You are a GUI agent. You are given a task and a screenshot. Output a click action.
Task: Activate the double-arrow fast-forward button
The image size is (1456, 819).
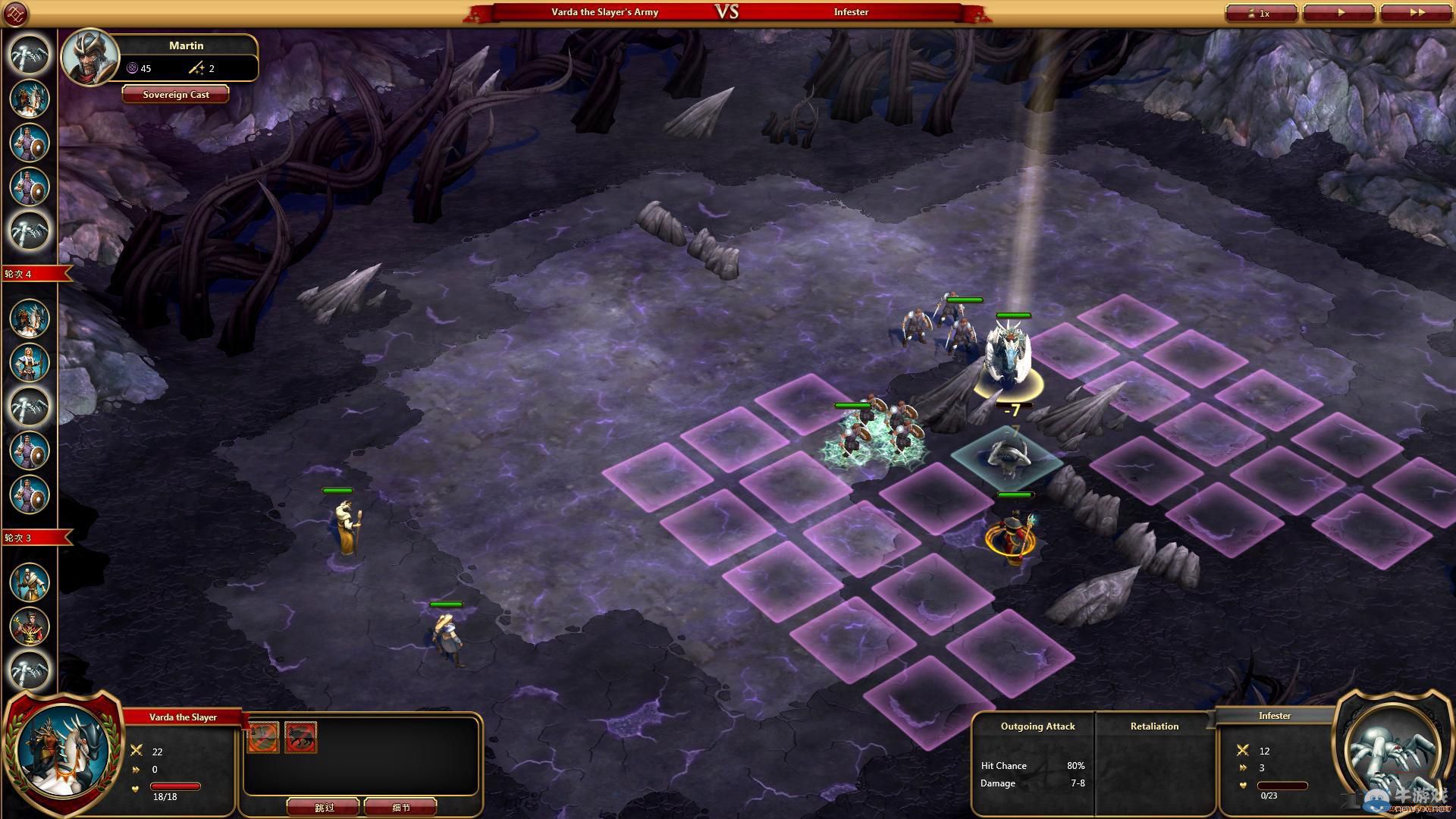pos(1415,13)
